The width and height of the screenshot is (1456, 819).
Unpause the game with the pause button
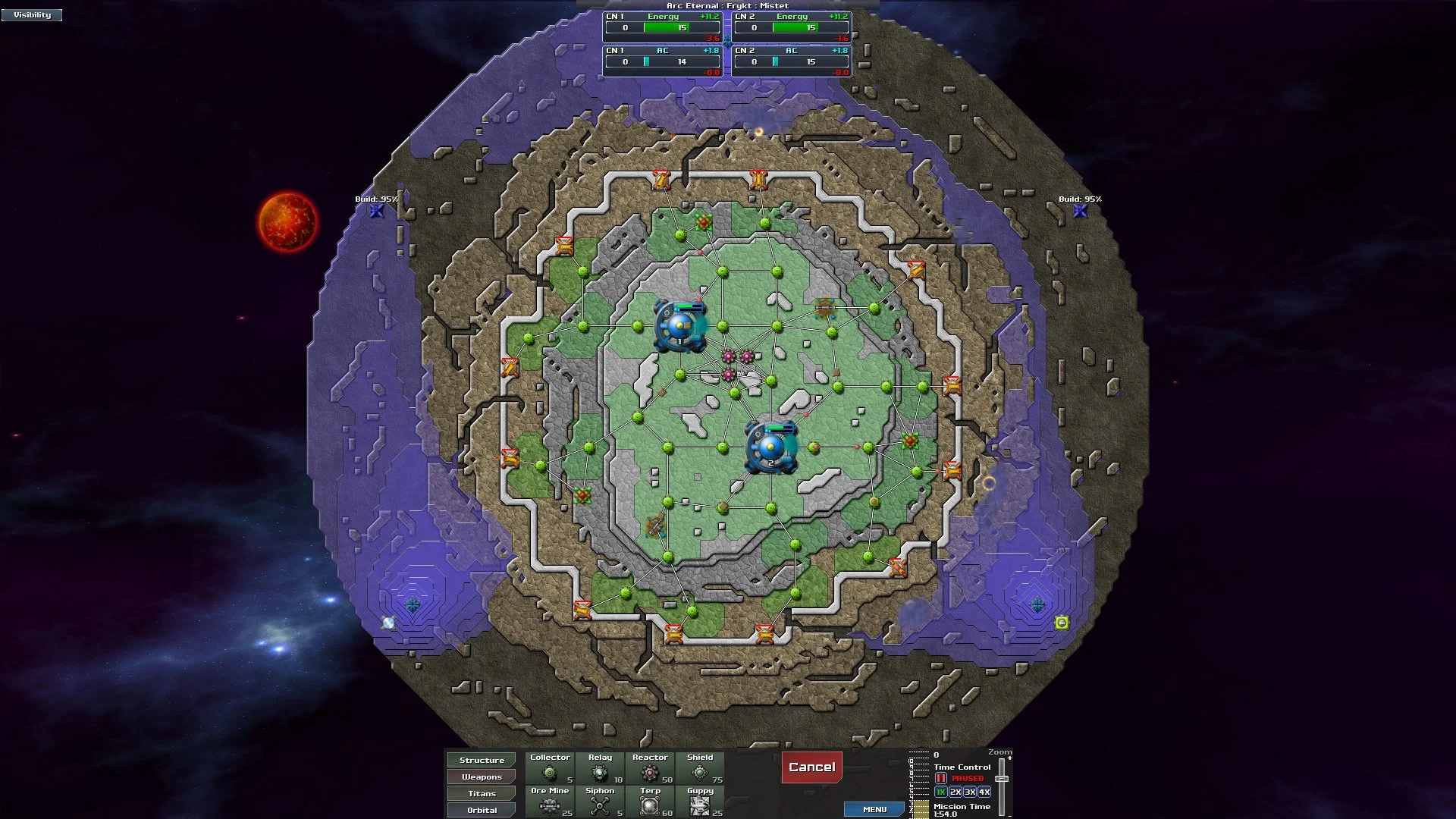pos(940,779)
